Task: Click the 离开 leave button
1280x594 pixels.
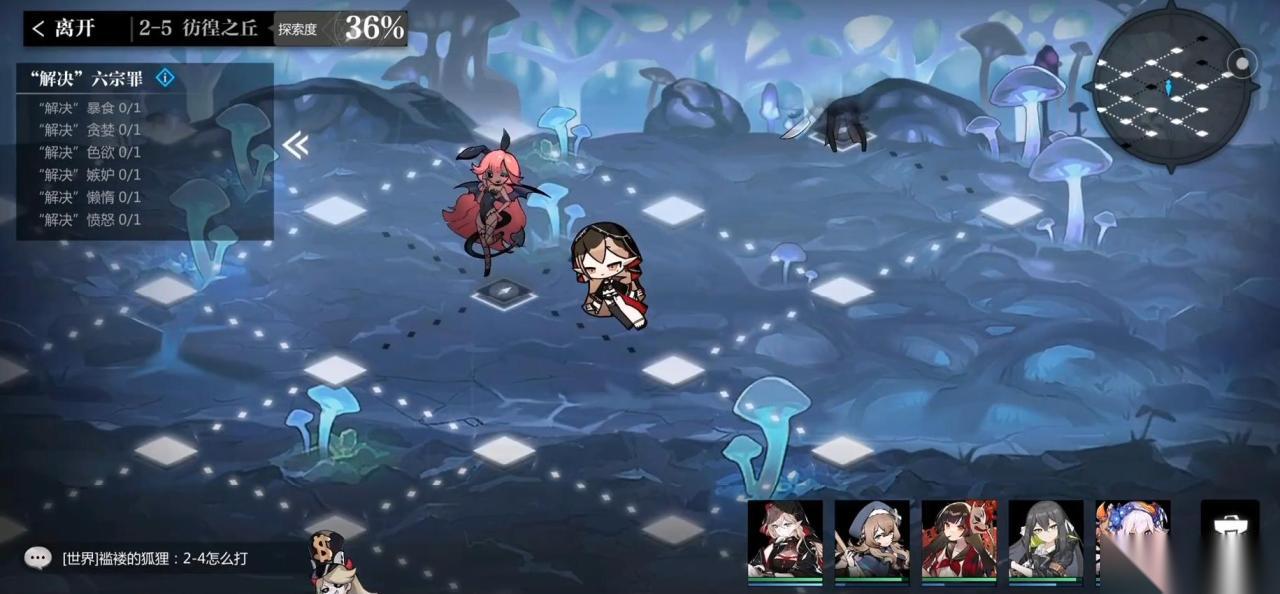Action: 64,28
